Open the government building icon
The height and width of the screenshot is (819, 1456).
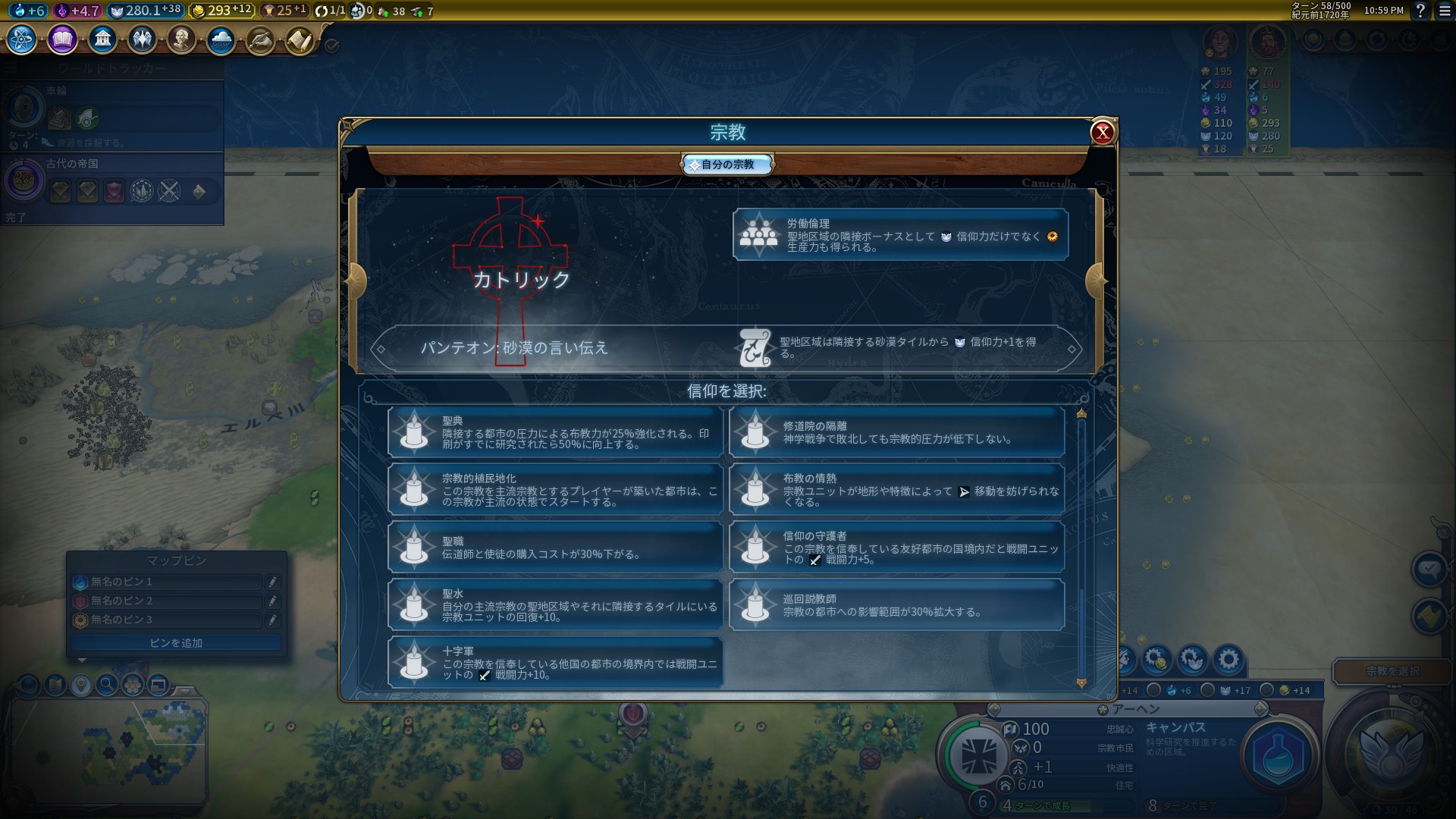click(102, 39)
